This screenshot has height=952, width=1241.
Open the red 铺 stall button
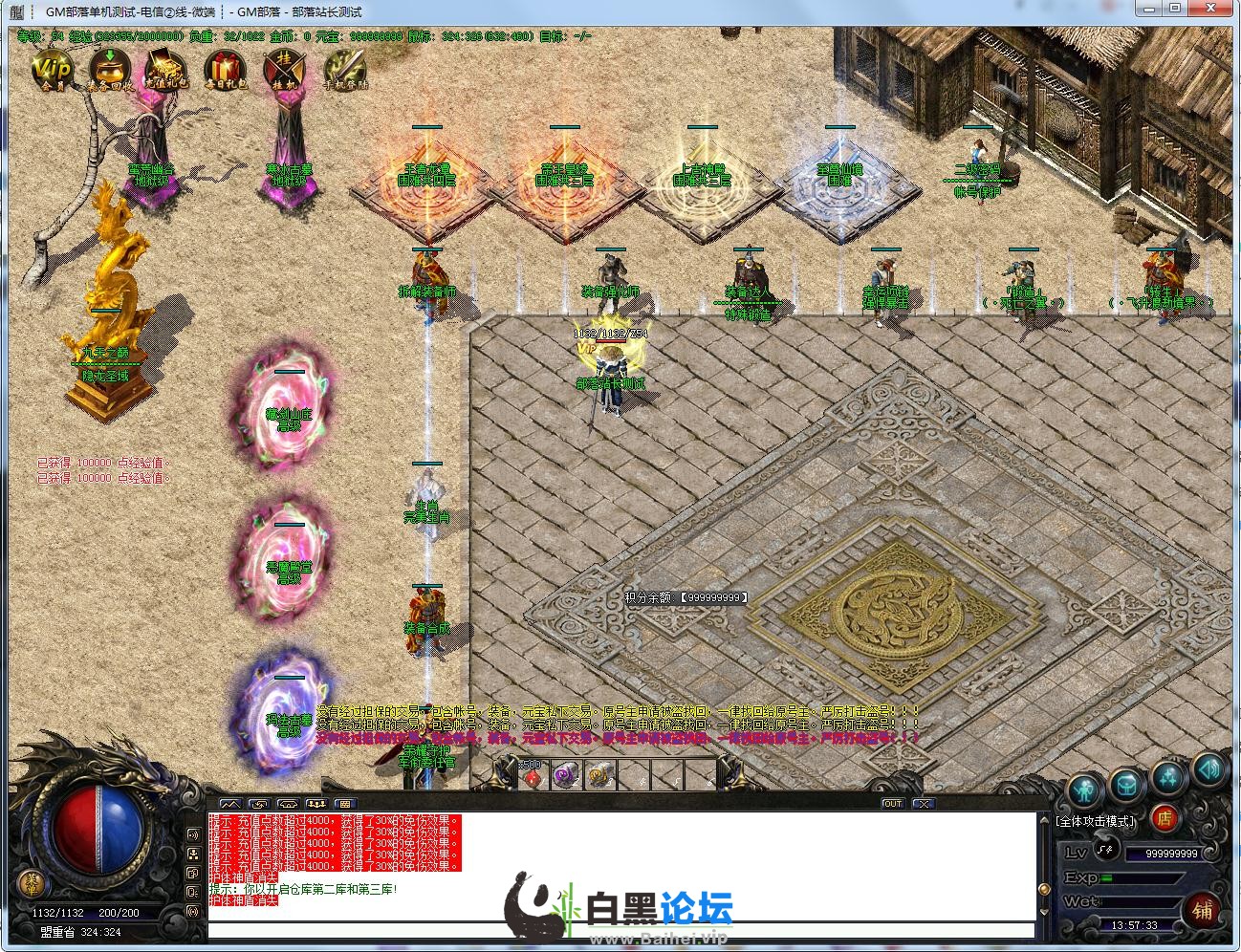coord(1201,909)
